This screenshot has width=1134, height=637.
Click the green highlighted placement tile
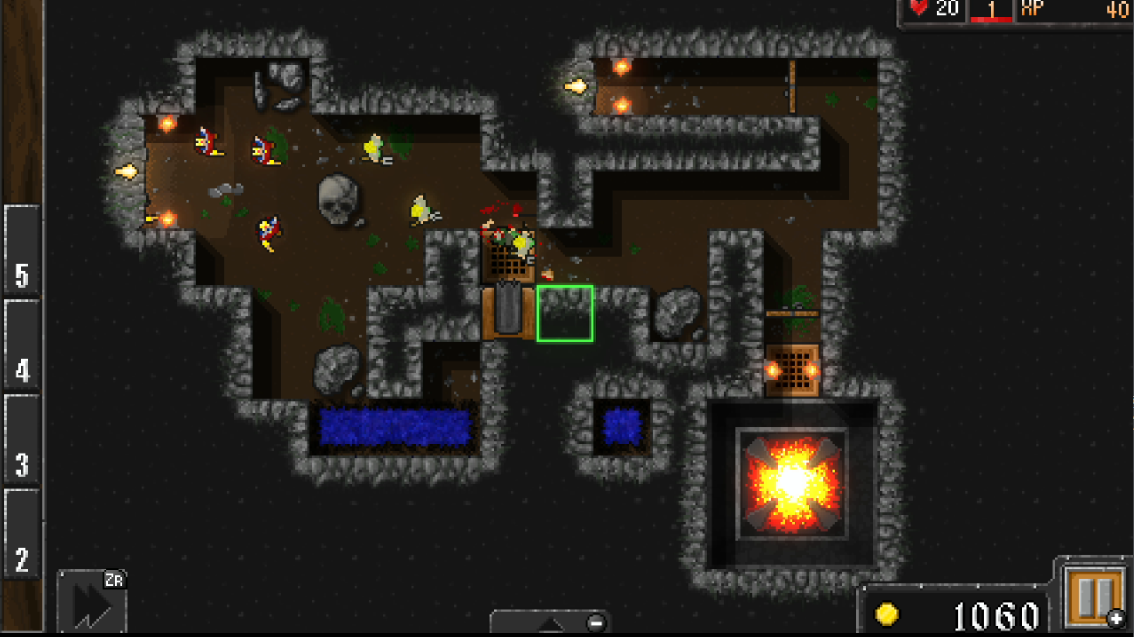(x=565, y=313)
